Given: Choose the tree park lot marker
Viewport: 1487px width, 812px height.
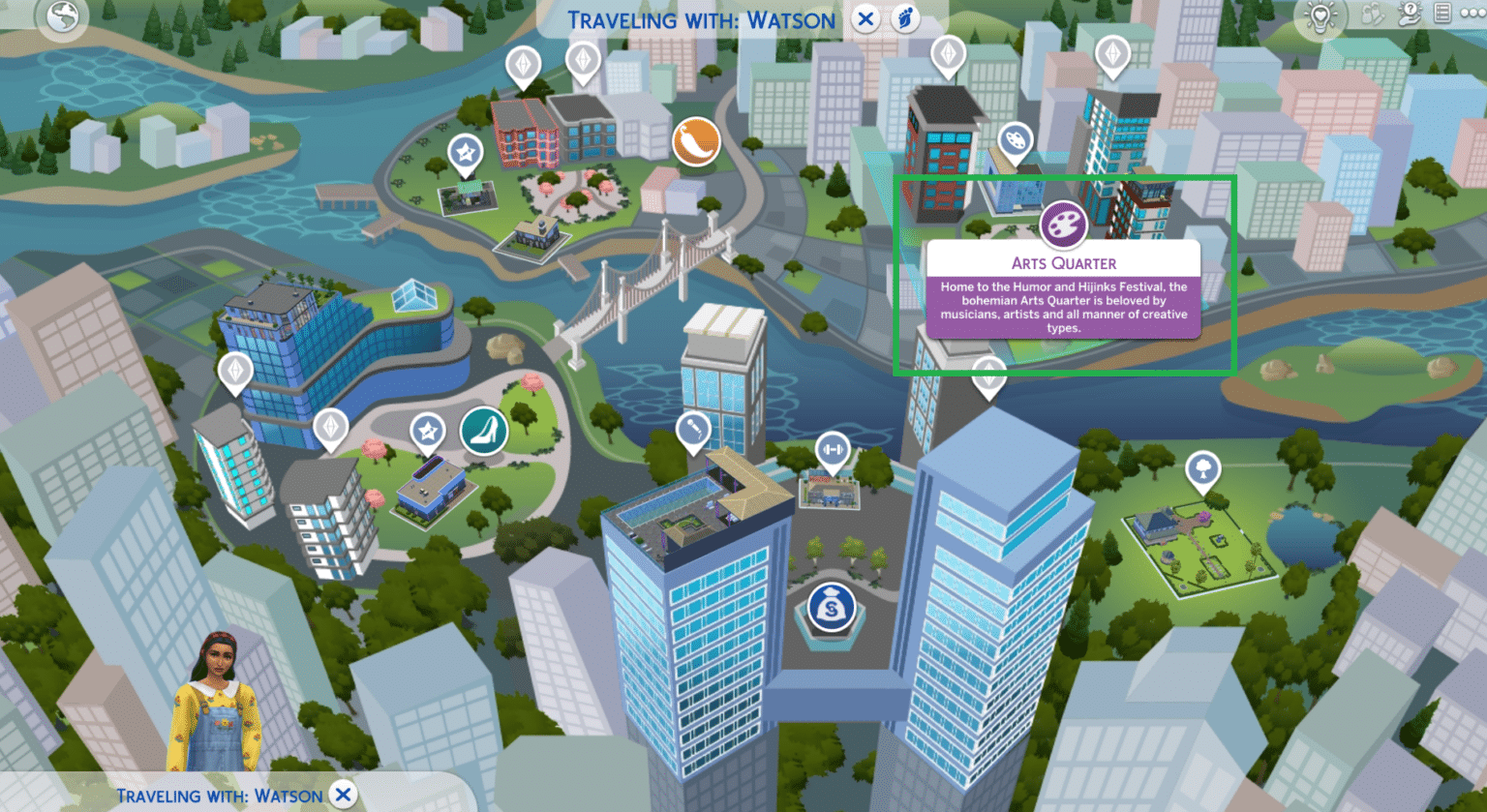Looking at the screenshot, I should tap(1202, 470).
